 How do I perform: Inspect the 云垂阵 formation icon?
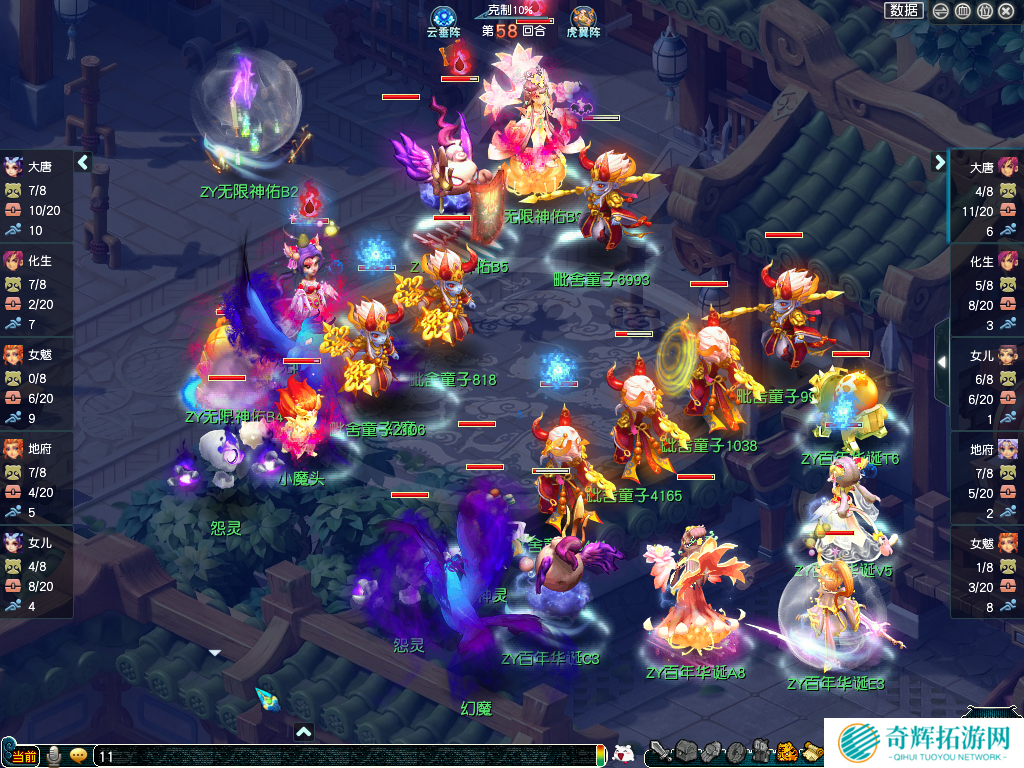click(444, 18)
